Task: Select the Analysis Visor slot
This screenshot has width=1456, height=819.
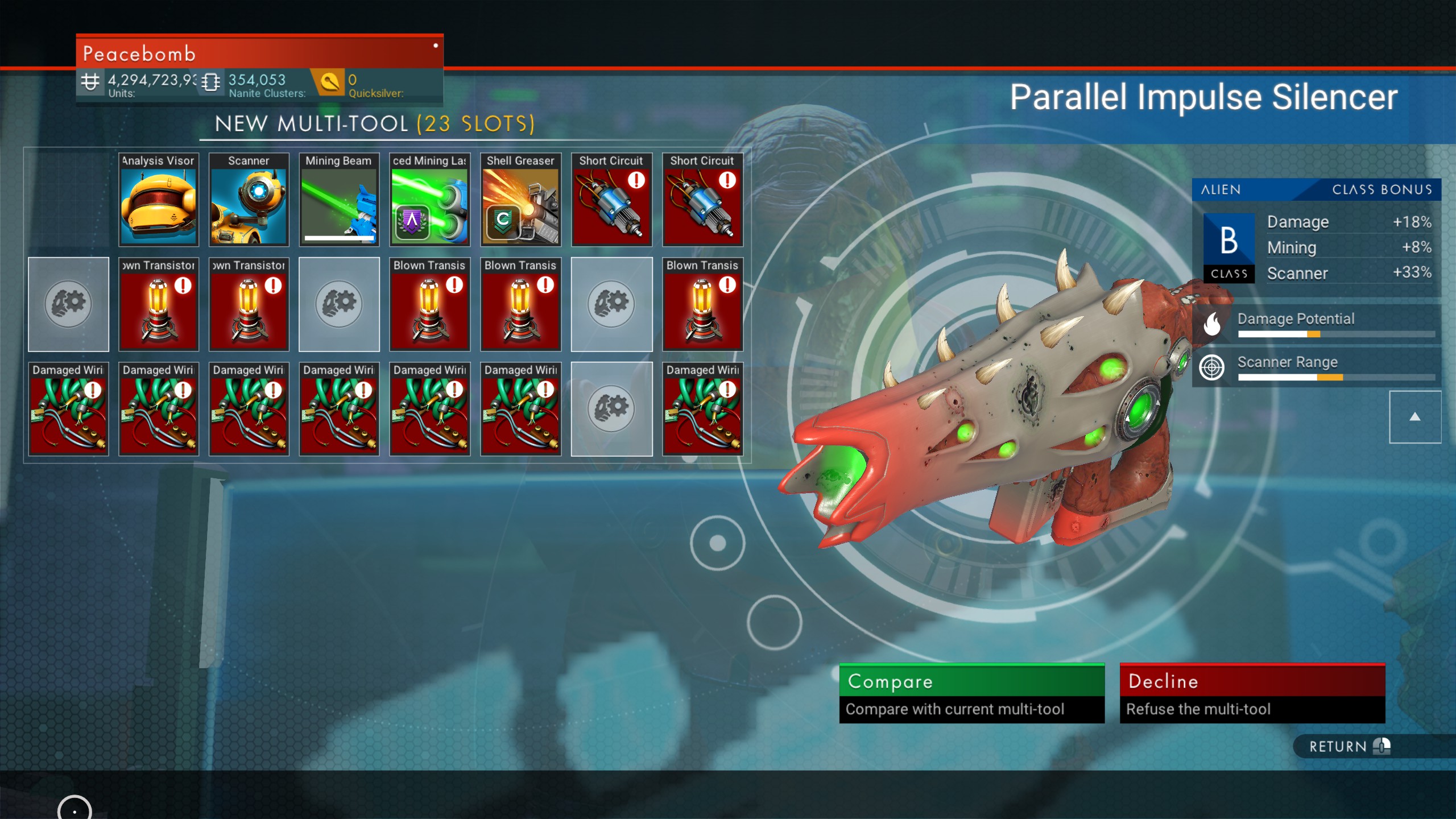Action: 159,200
